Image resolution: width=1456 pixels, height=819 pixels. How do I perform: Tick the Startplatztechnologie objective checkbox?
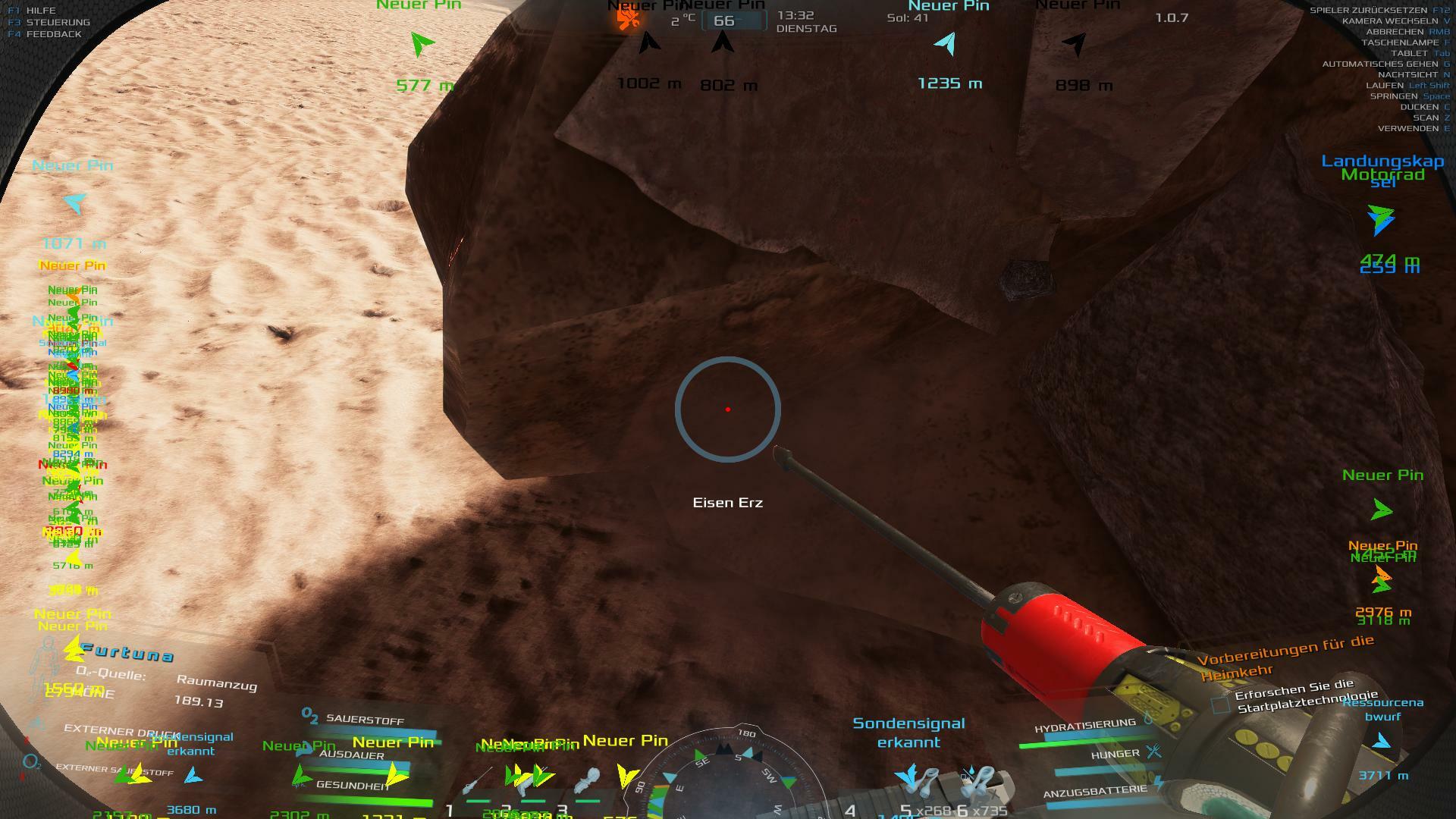(1220, 705)
